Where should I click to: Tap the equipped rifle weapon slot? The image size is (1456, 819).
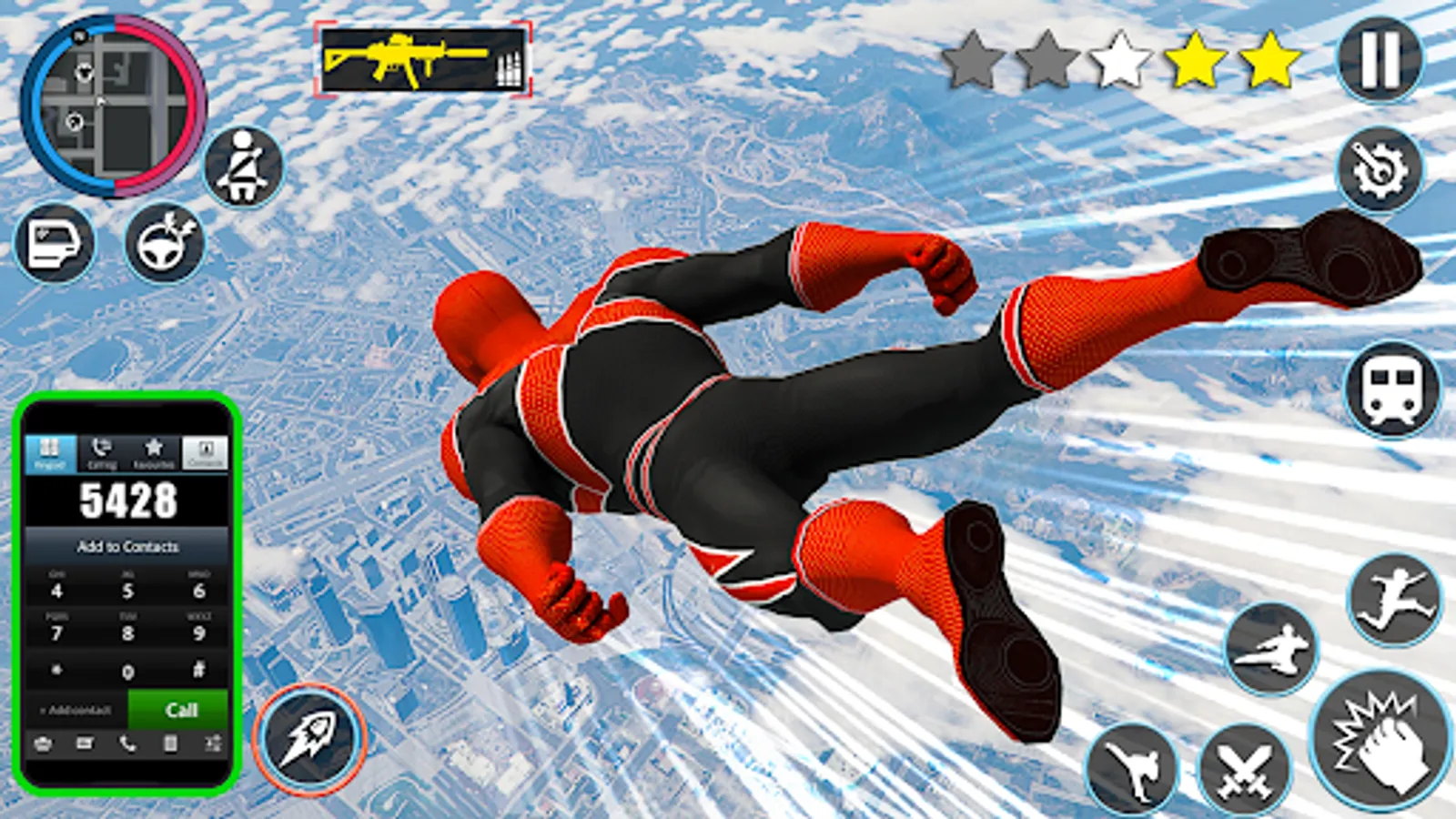(x=423, y=59)
